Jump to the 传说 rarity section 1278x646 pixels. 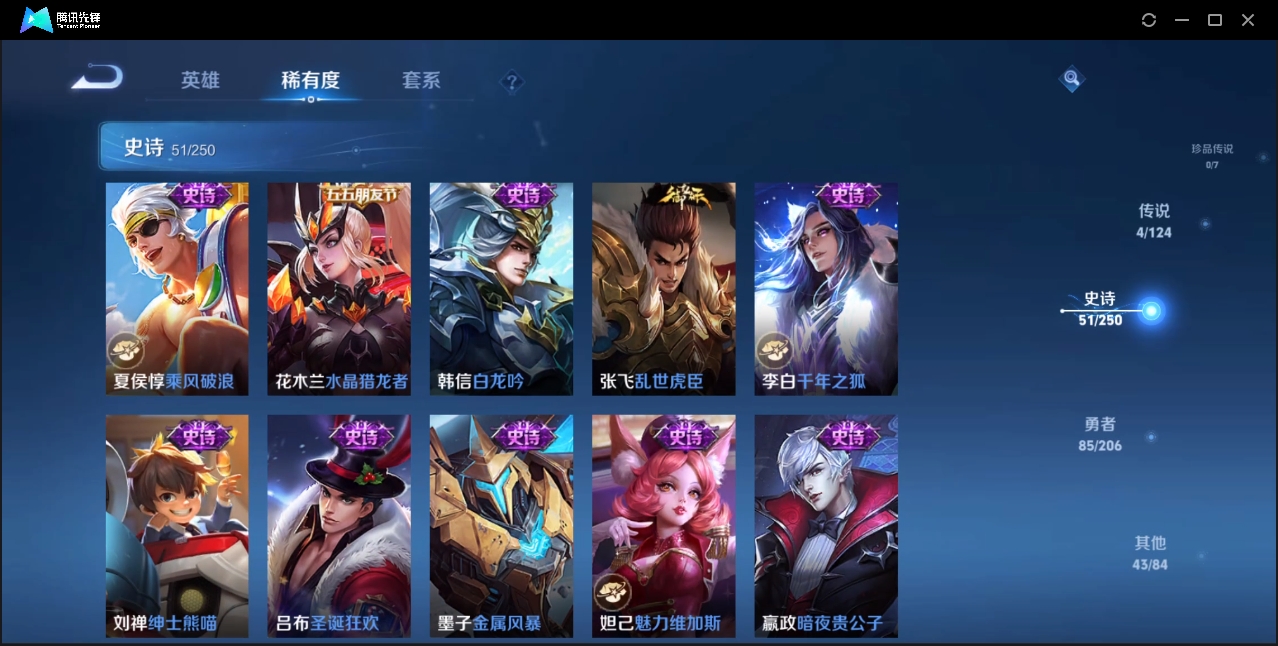(1154, 221)
